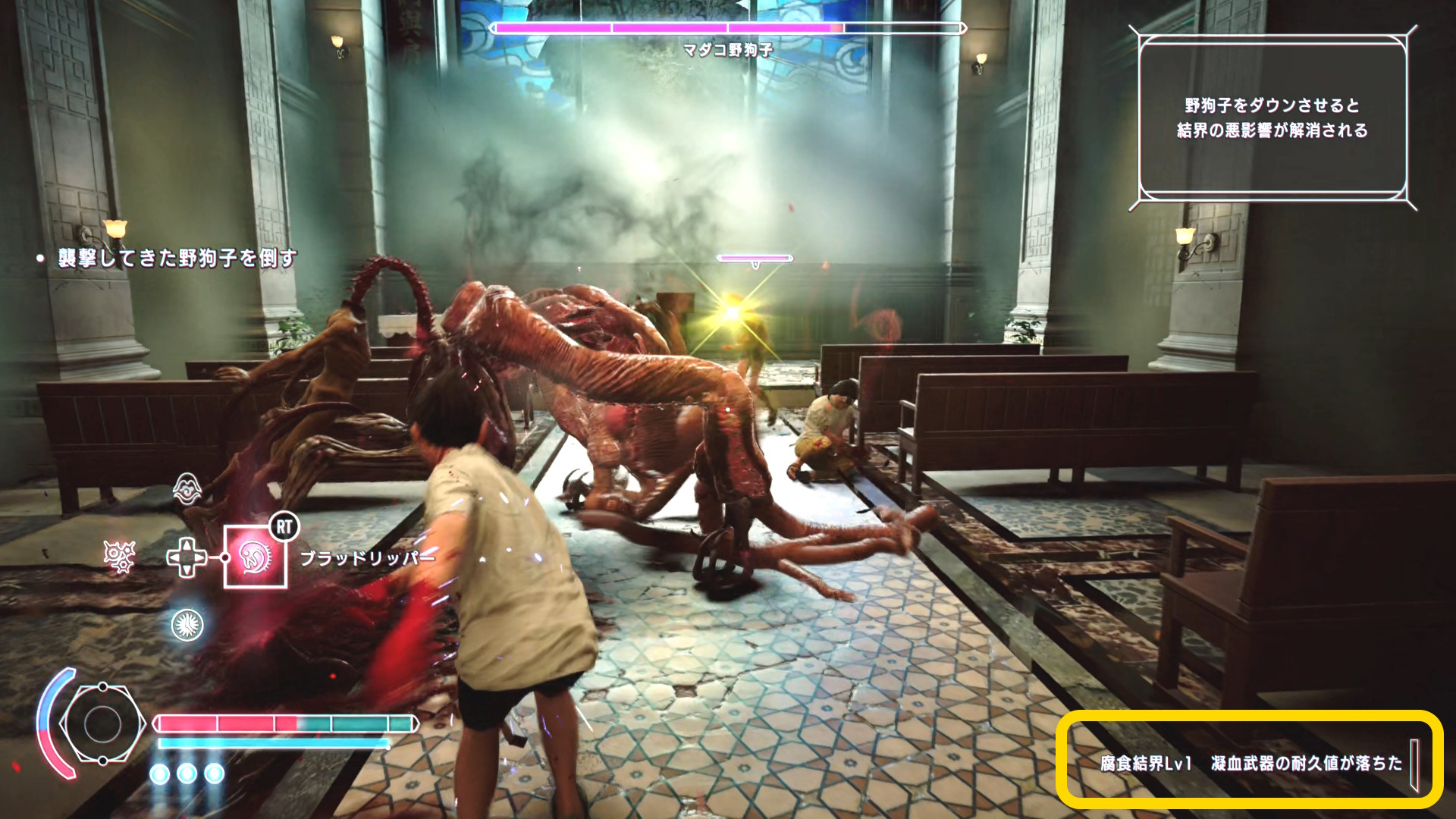Open the objective about defeating the attacking Yakushi

click(177, 259)
